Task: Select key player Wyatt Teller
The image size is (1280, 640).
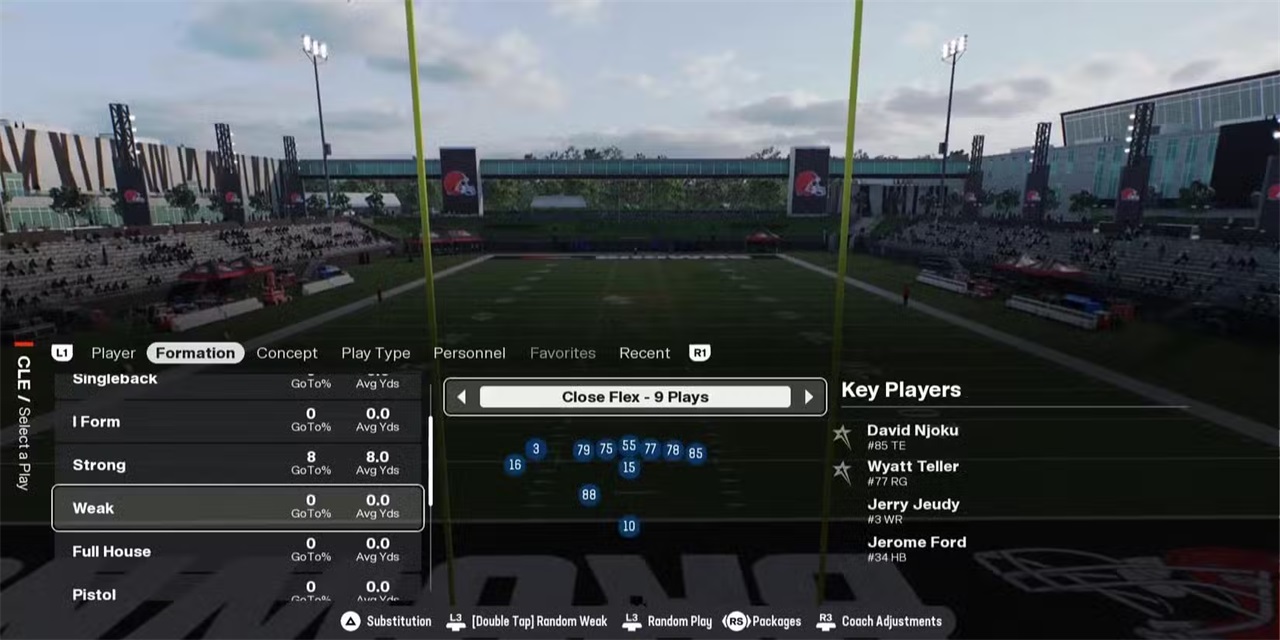Action: tap(912, 472)
